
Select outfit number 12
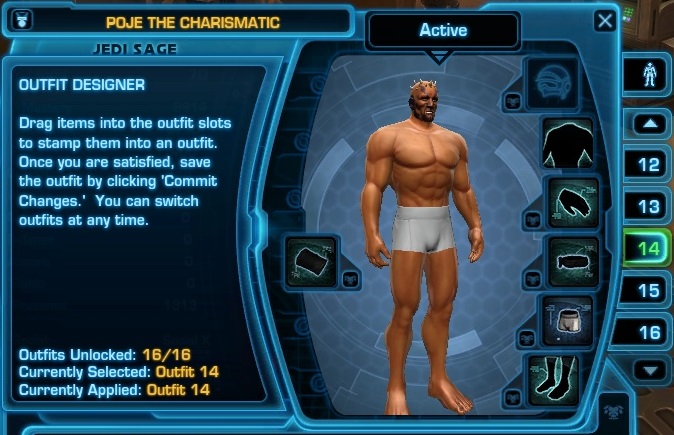pos(648,164)
